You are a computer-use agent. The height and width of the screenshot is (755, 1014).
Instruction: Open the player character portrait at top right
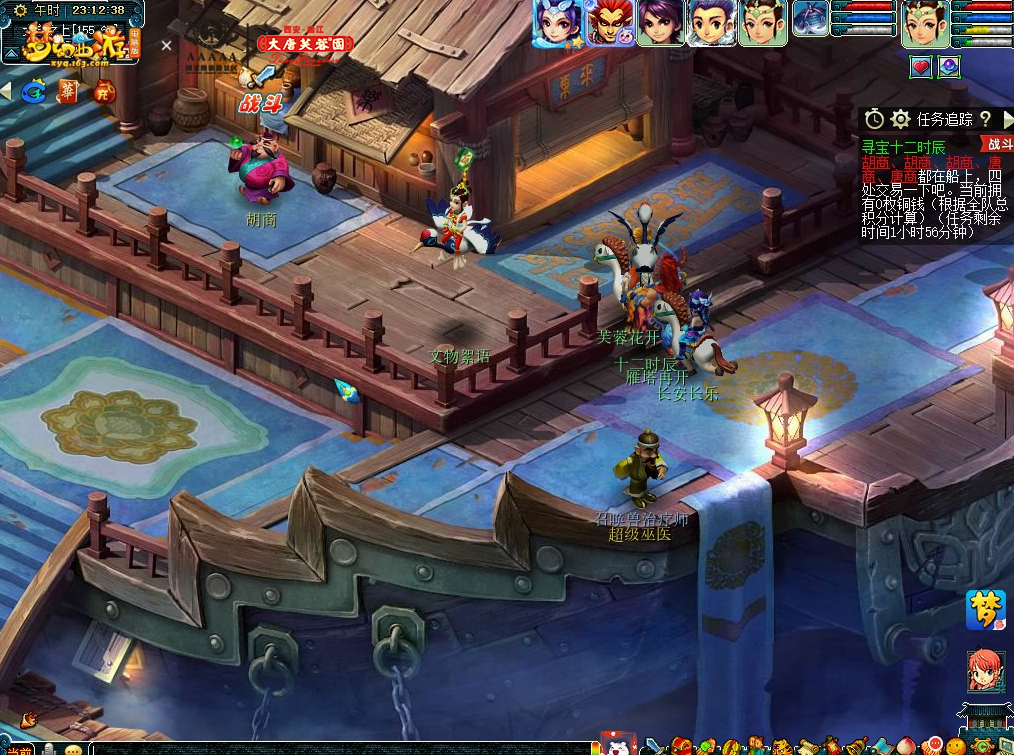[925, 23]
